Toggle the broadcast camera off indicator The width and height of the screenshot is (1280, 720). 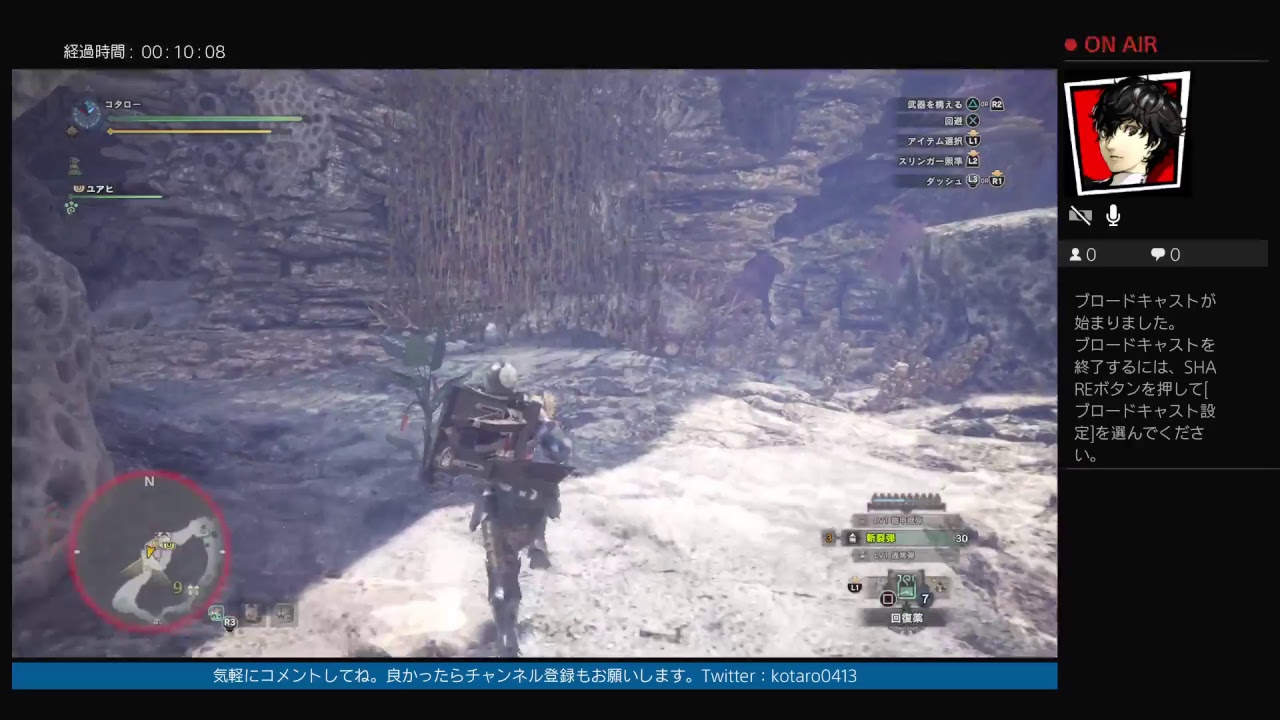(x=1081, y=215)
